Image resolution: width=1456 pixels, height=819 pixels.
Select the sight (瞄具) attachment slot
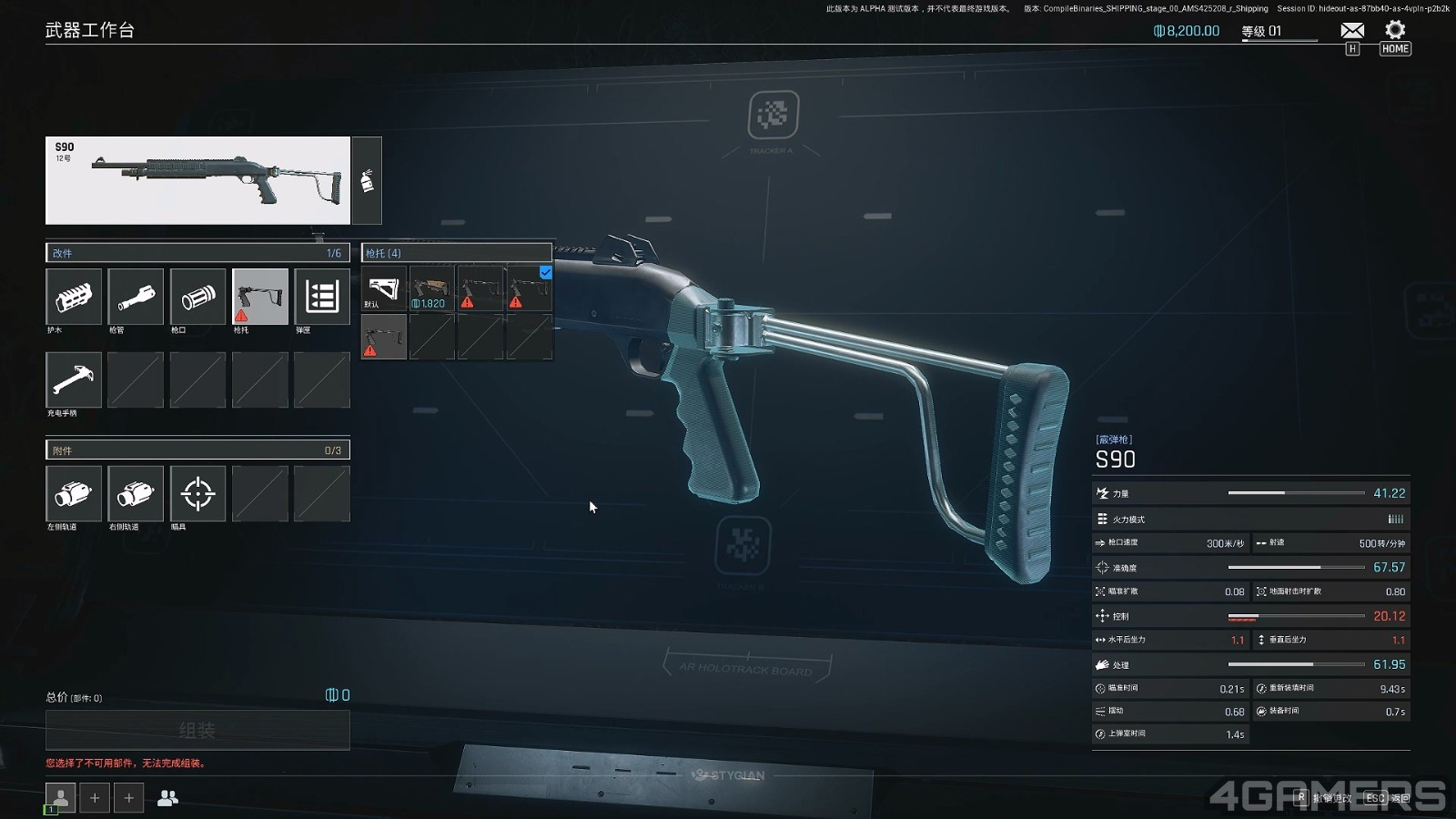[197, 494]
